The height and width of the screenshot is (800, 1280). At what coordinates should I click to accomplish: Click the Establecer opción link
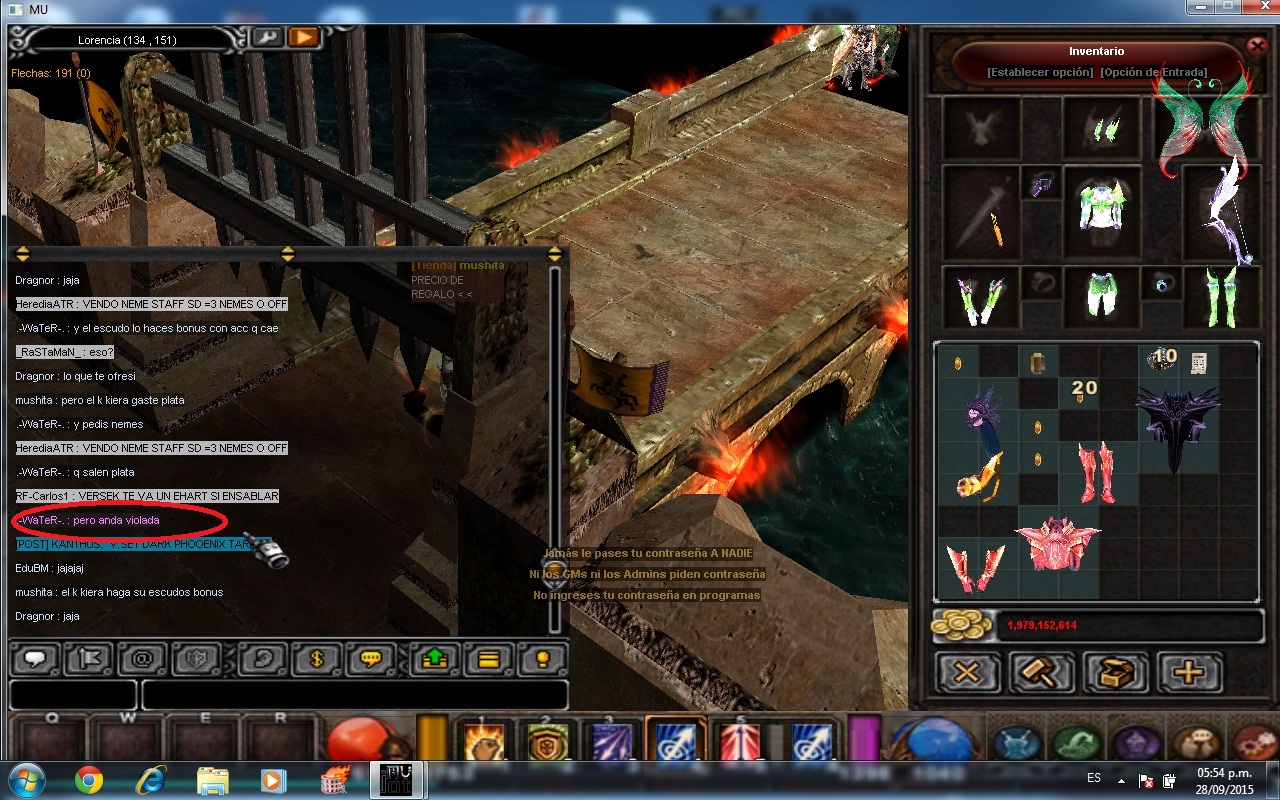point(1039,72)
